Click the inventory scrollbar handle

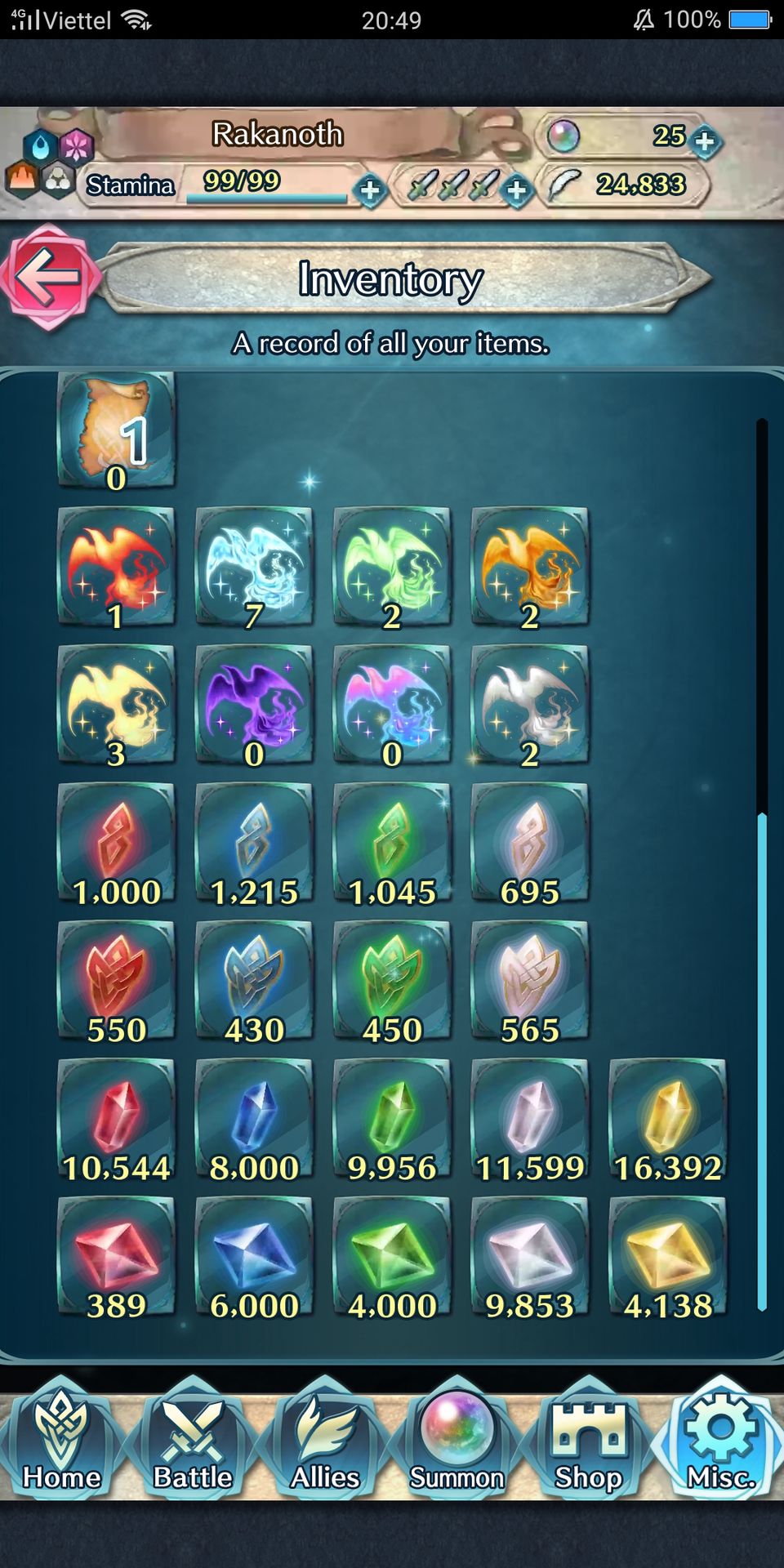pos(762,1062)
